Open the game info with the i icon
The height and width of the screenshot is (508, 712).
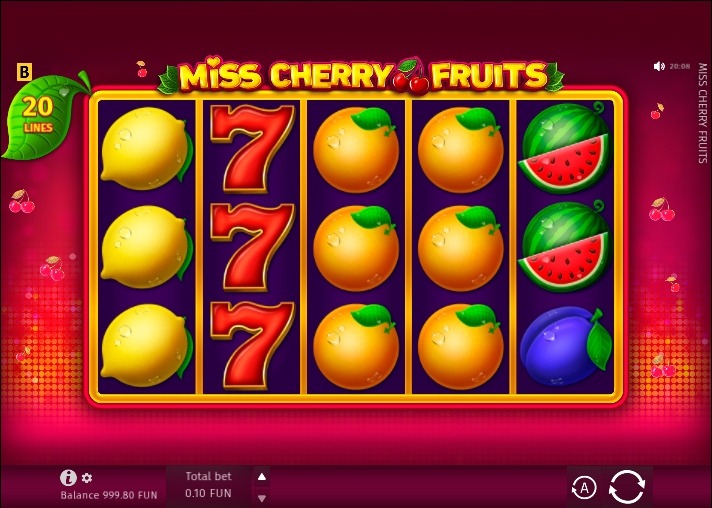[68, 478]
